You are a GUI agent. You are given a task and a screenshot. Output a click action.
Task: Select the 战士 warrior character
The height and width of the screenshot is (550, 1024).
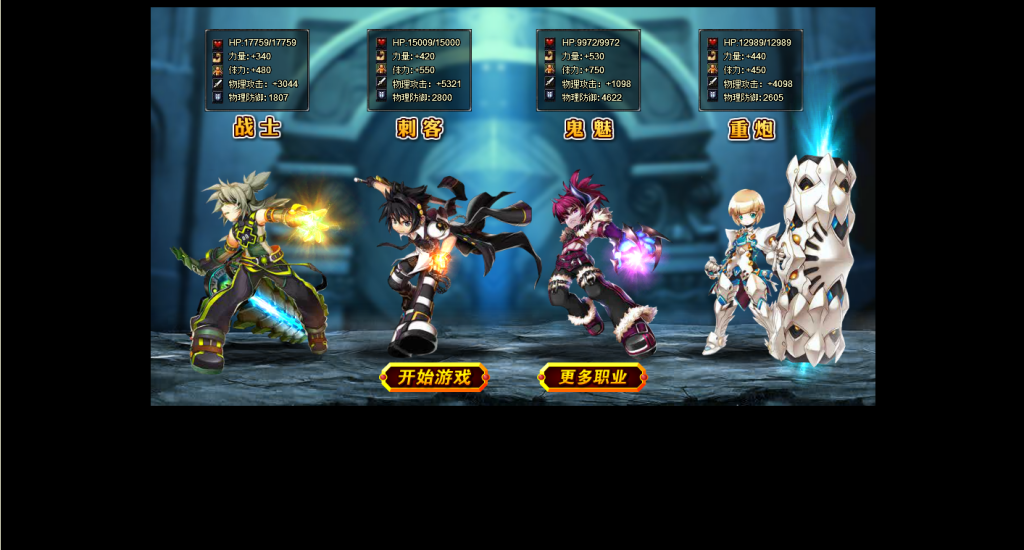pyautogui.click(x=255, y=270)
